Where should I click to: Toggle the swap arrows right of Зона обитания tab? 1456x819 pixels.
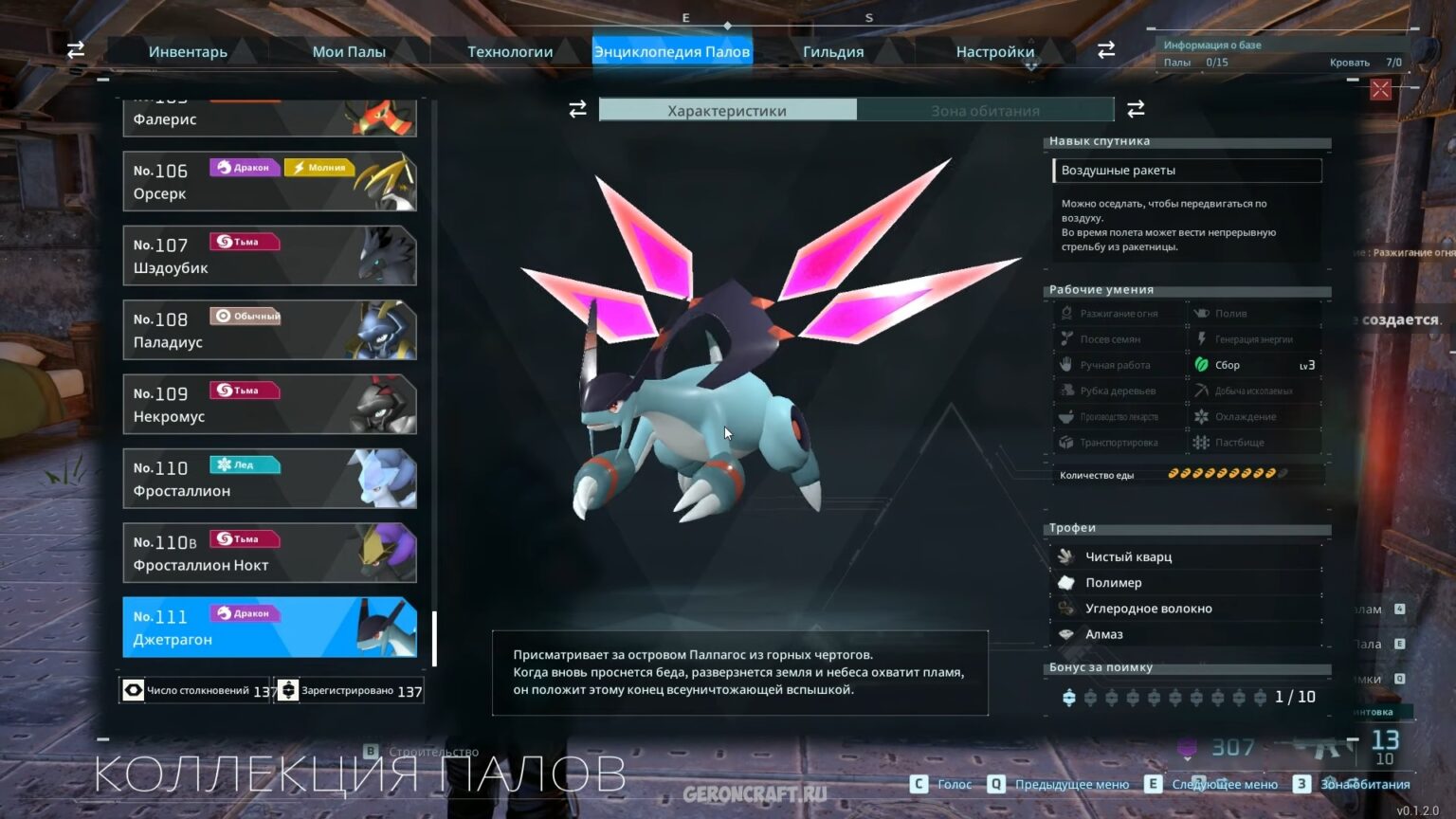(1136, 109)
